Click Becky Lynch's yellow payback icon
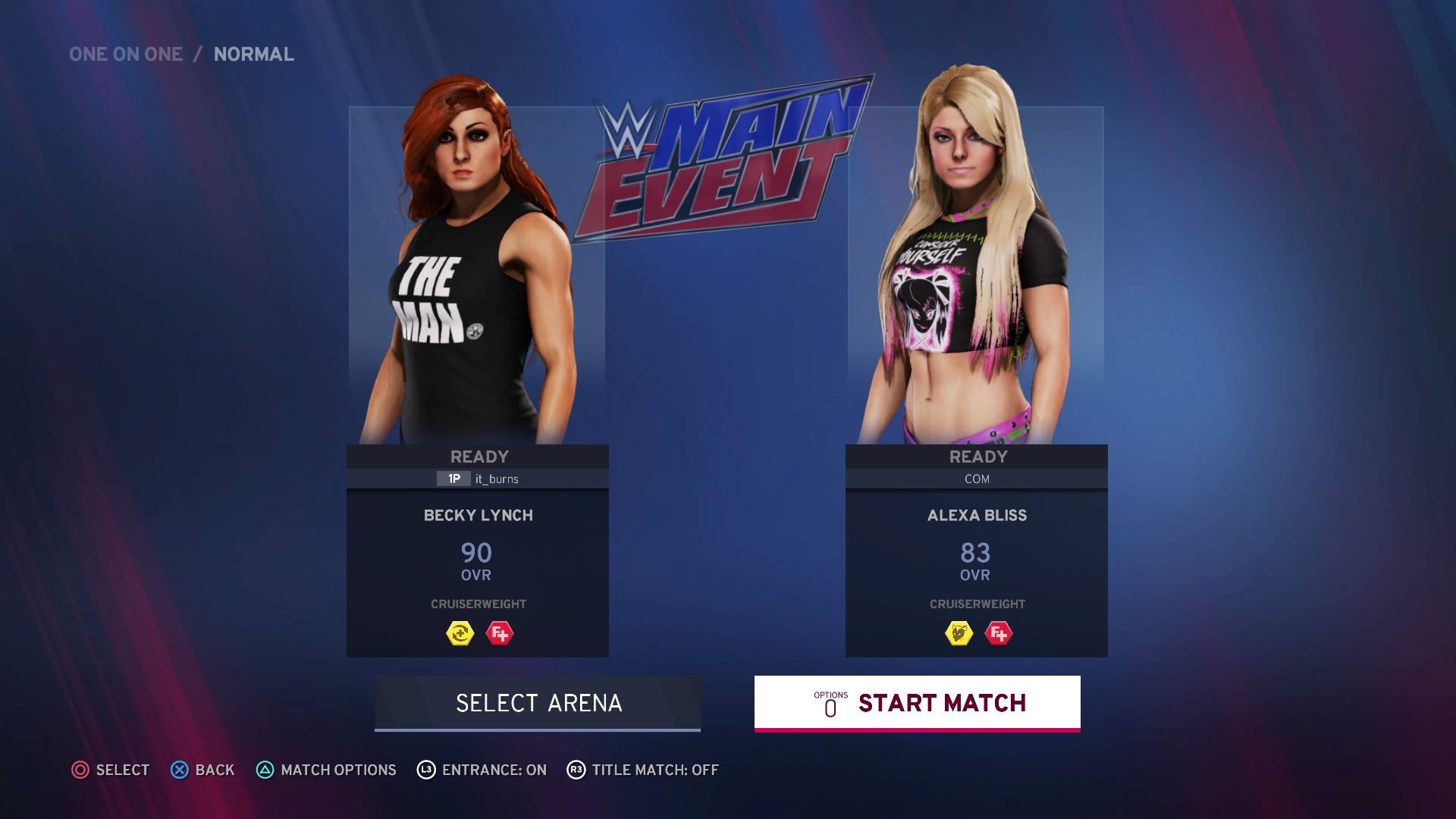The image size is (1456, 819). tap(460, 633)
